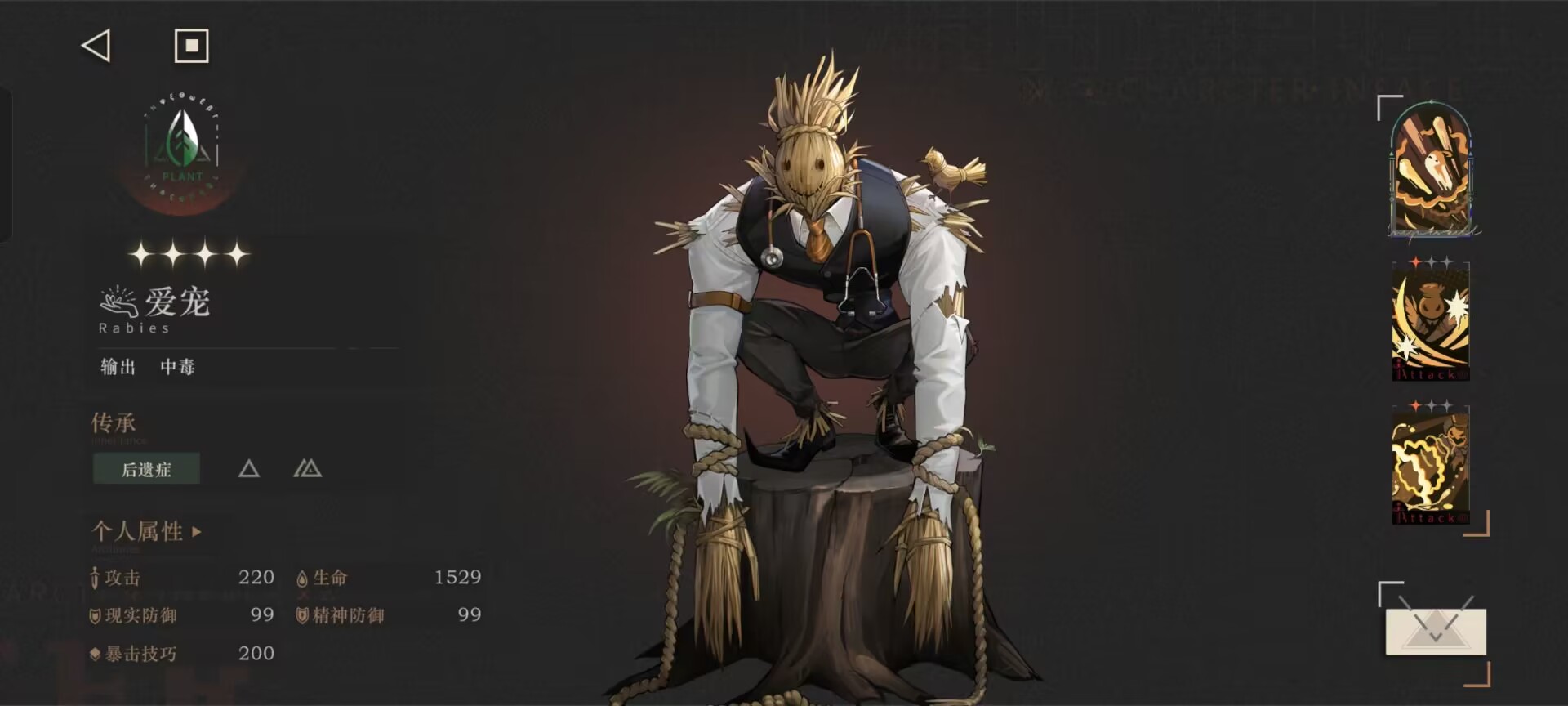Go back using the triangle arrow
1568x706 pixels.
click(96, 46)
